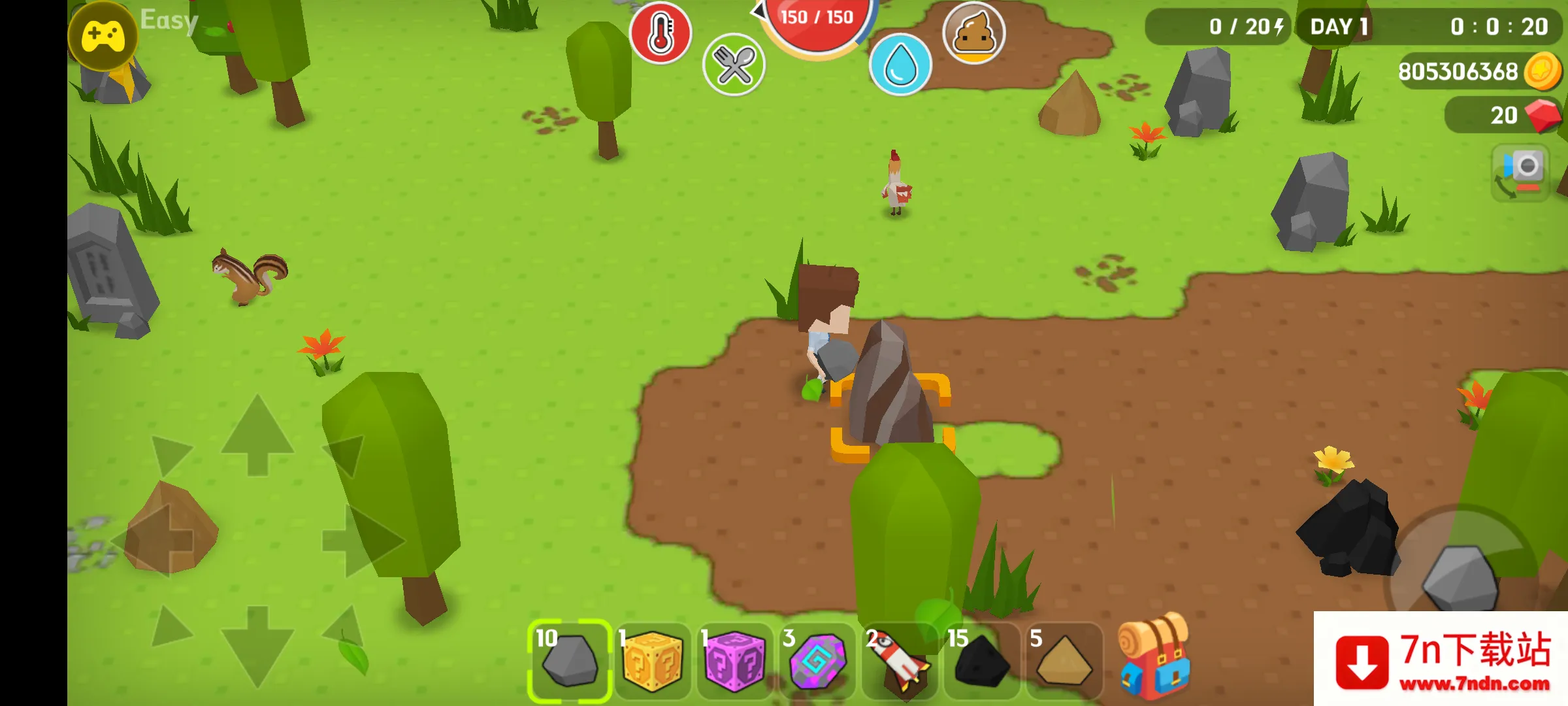1568x706 pixels.
Task: Open the yellow gamepad menu button
Action: (103, 36)
